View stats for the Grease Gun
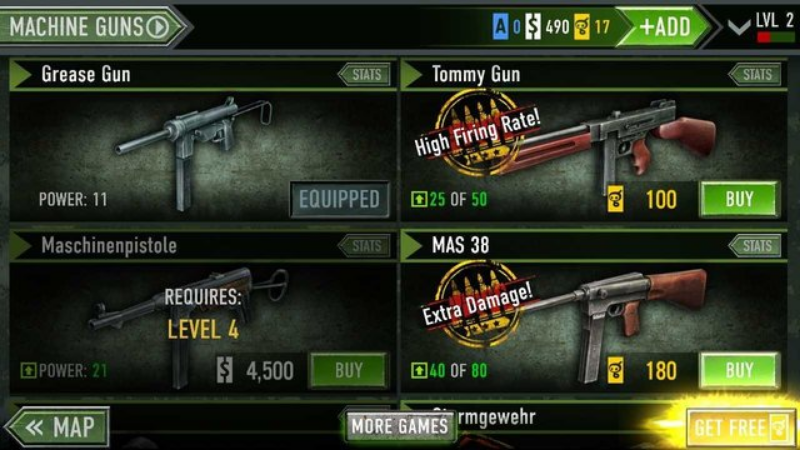The width and height of the screenshot is (800, 450). (364, 74)
